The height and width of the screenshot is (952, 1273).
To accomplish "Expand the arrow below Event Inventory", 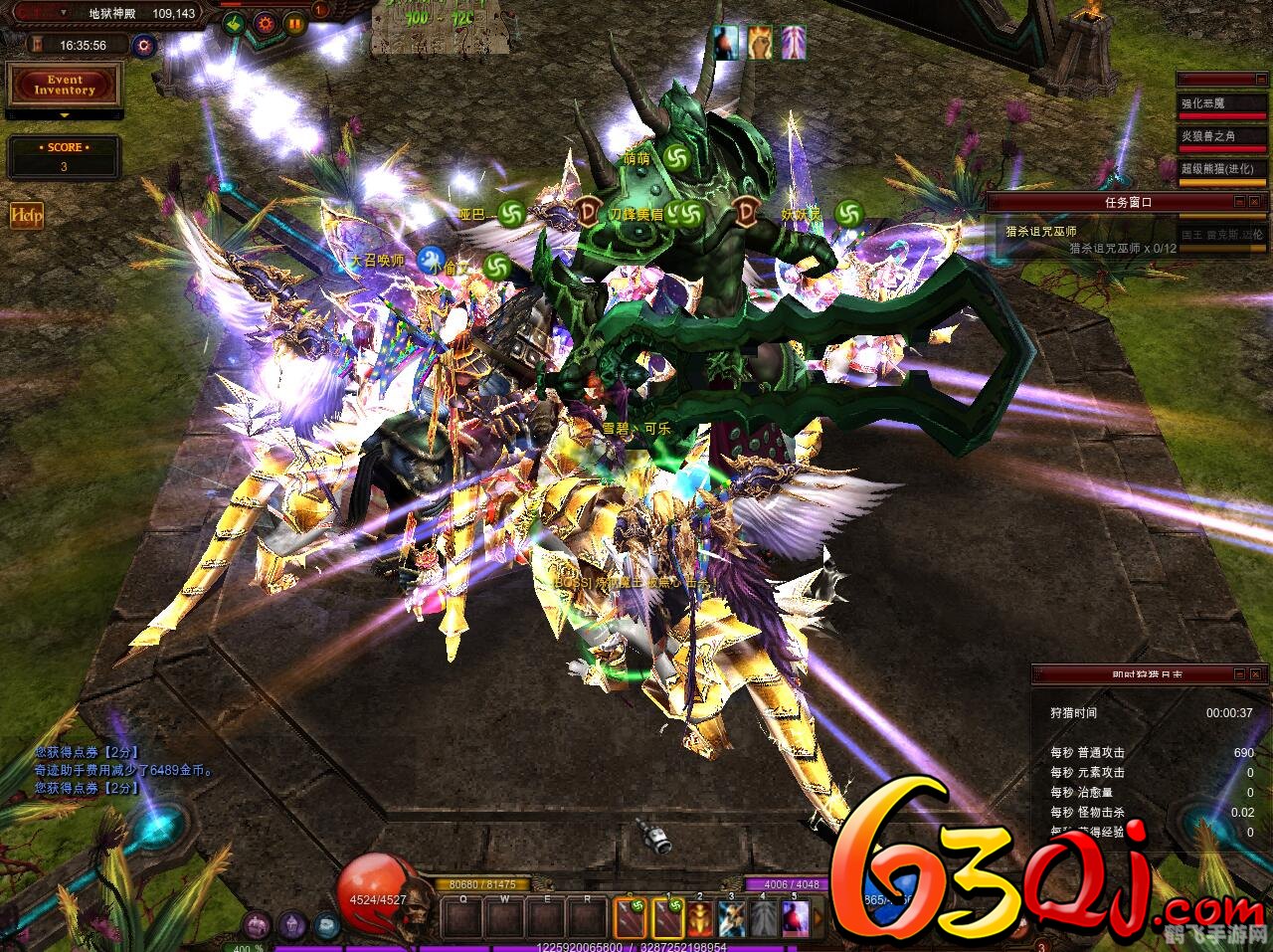I will 64,115.
